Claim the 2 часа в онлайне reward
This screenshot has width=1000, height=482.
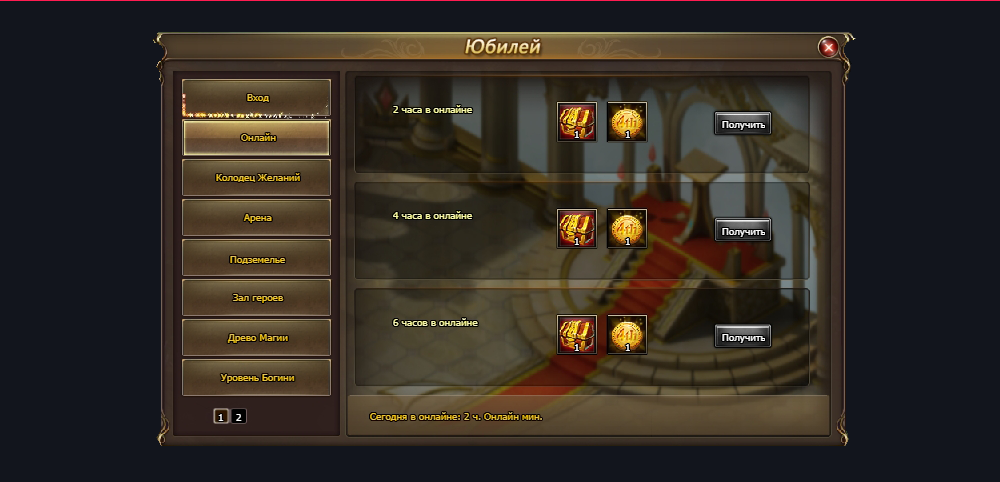743,124
